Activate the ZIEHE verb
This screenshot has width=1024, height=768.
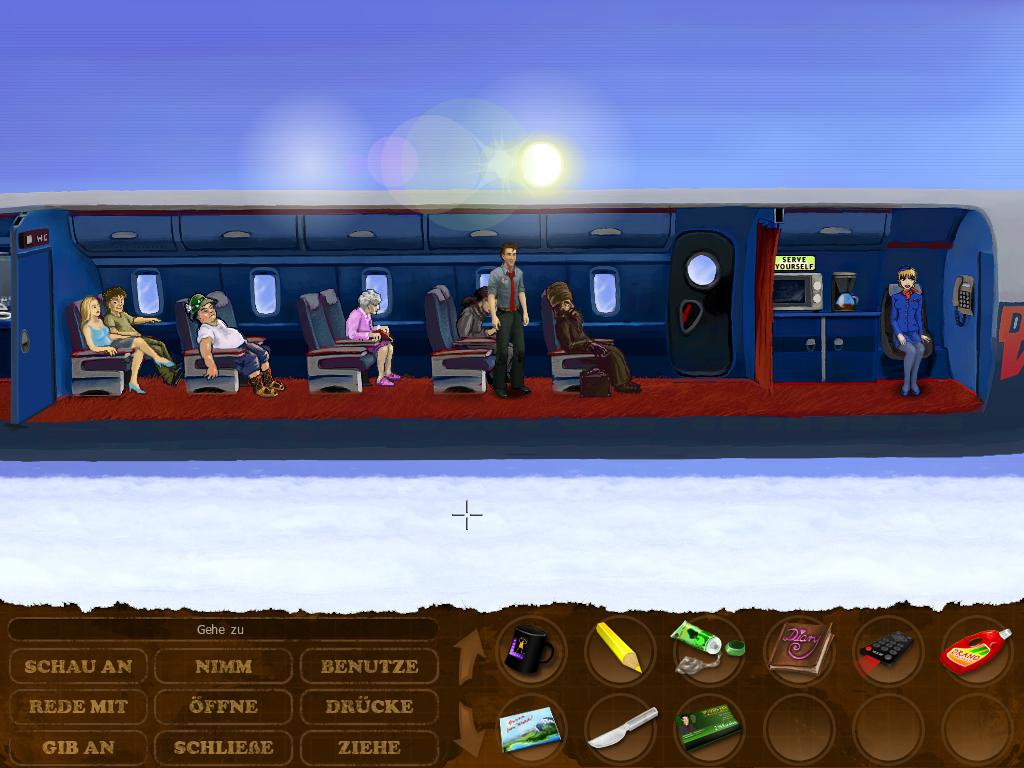(369, 747)
